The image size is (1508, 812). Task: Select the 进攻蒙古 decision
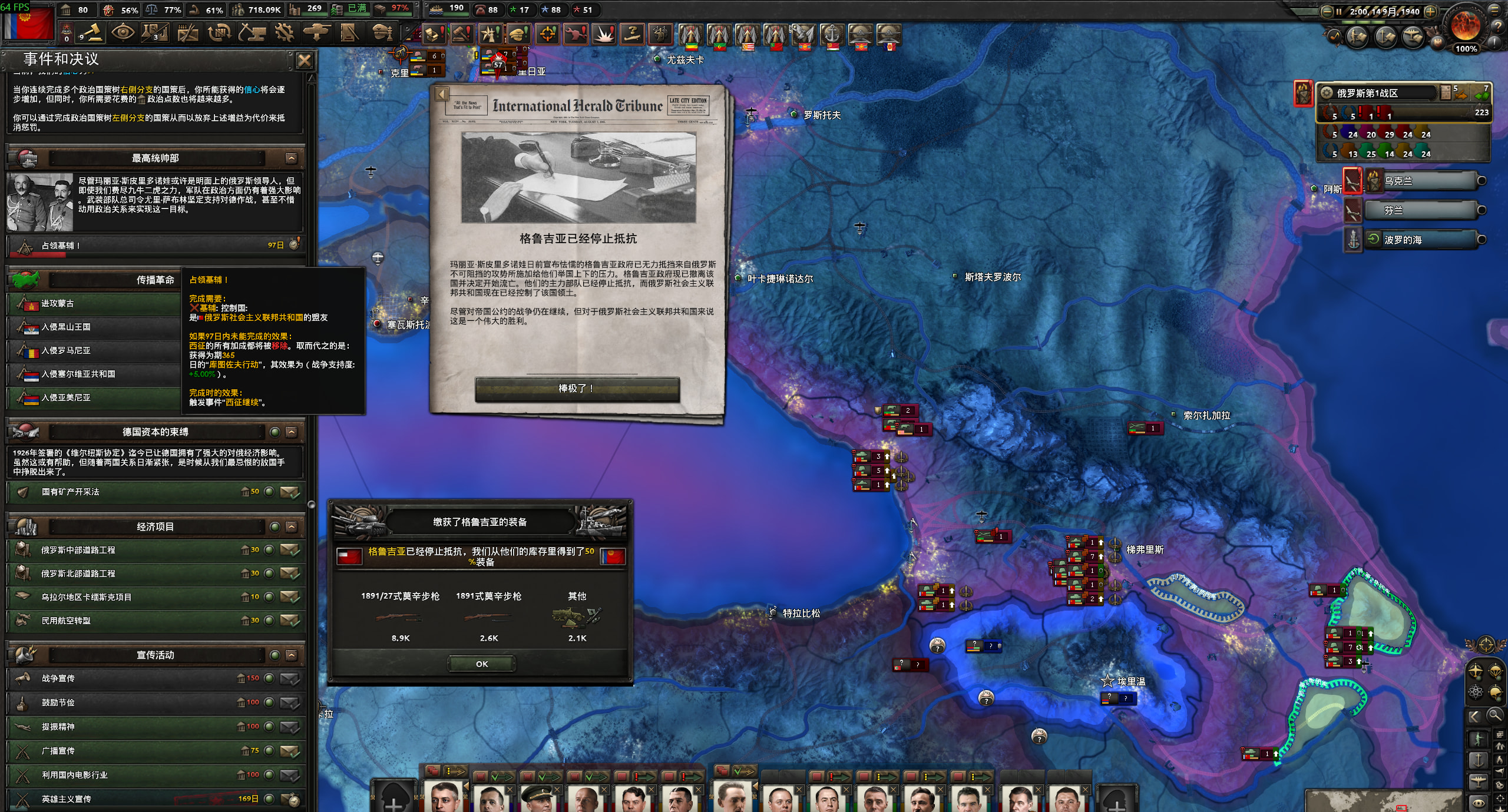pos(94,304)
